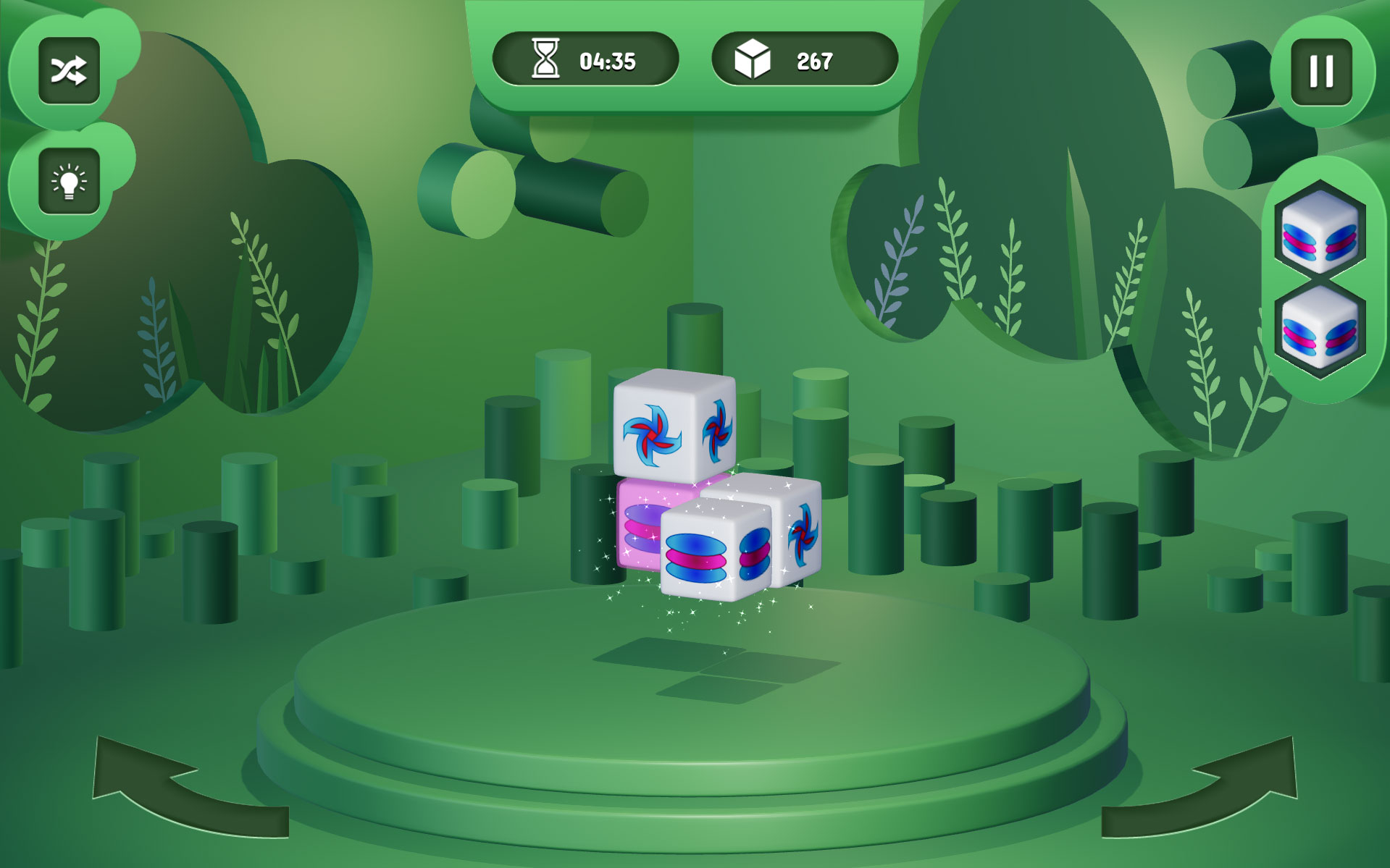The height and width of the screenshot is (868, 1390).
Task: Click the hourglass timer icon
Action: pyautogui.click(x=547, y=60)
